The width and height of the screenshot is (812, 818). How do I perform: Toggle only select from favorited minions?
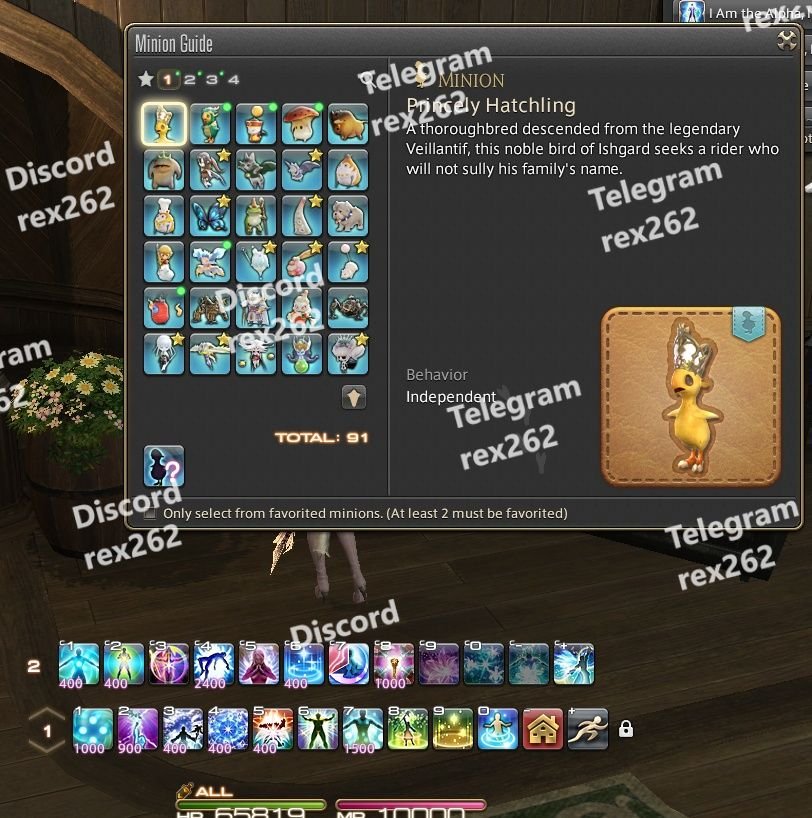tap(150, 513)
